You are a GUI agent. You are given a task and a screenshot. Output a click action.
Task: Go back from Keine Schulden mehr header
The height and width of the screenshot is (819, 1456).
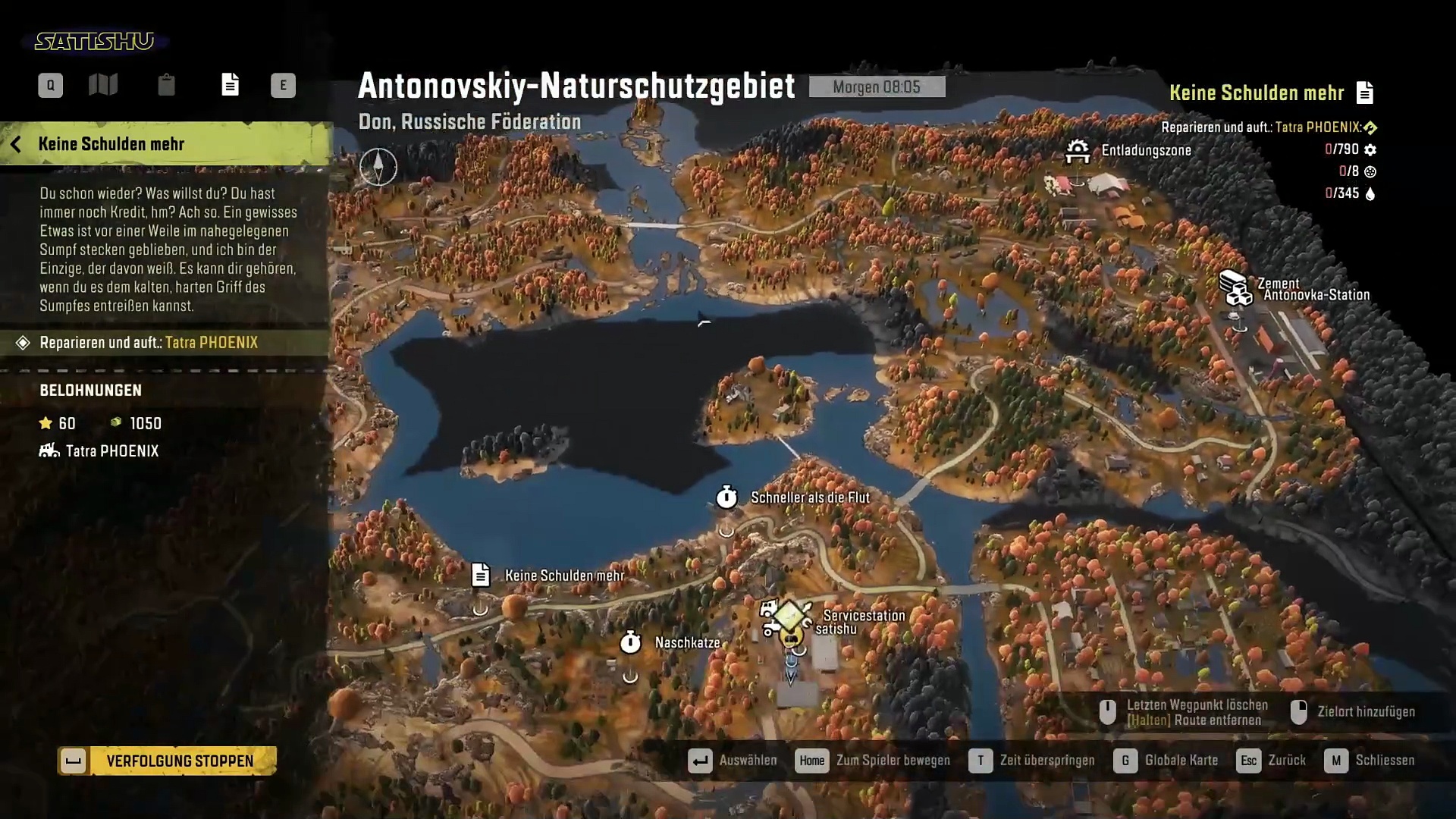pos(16,144)
